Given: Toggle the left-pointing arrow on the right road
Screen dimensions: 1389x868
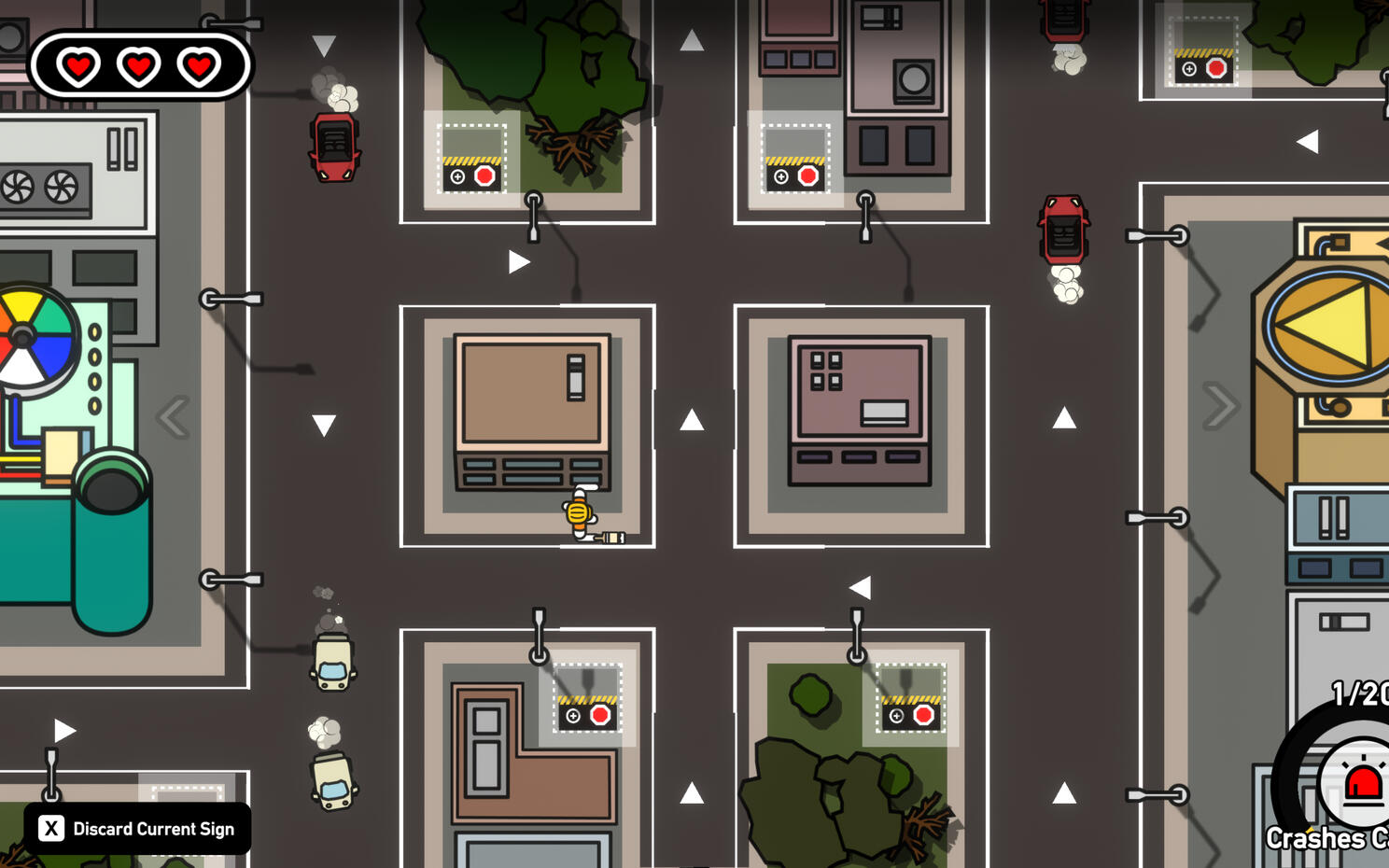Looking at the screenshot, I should pos(1310,141).
